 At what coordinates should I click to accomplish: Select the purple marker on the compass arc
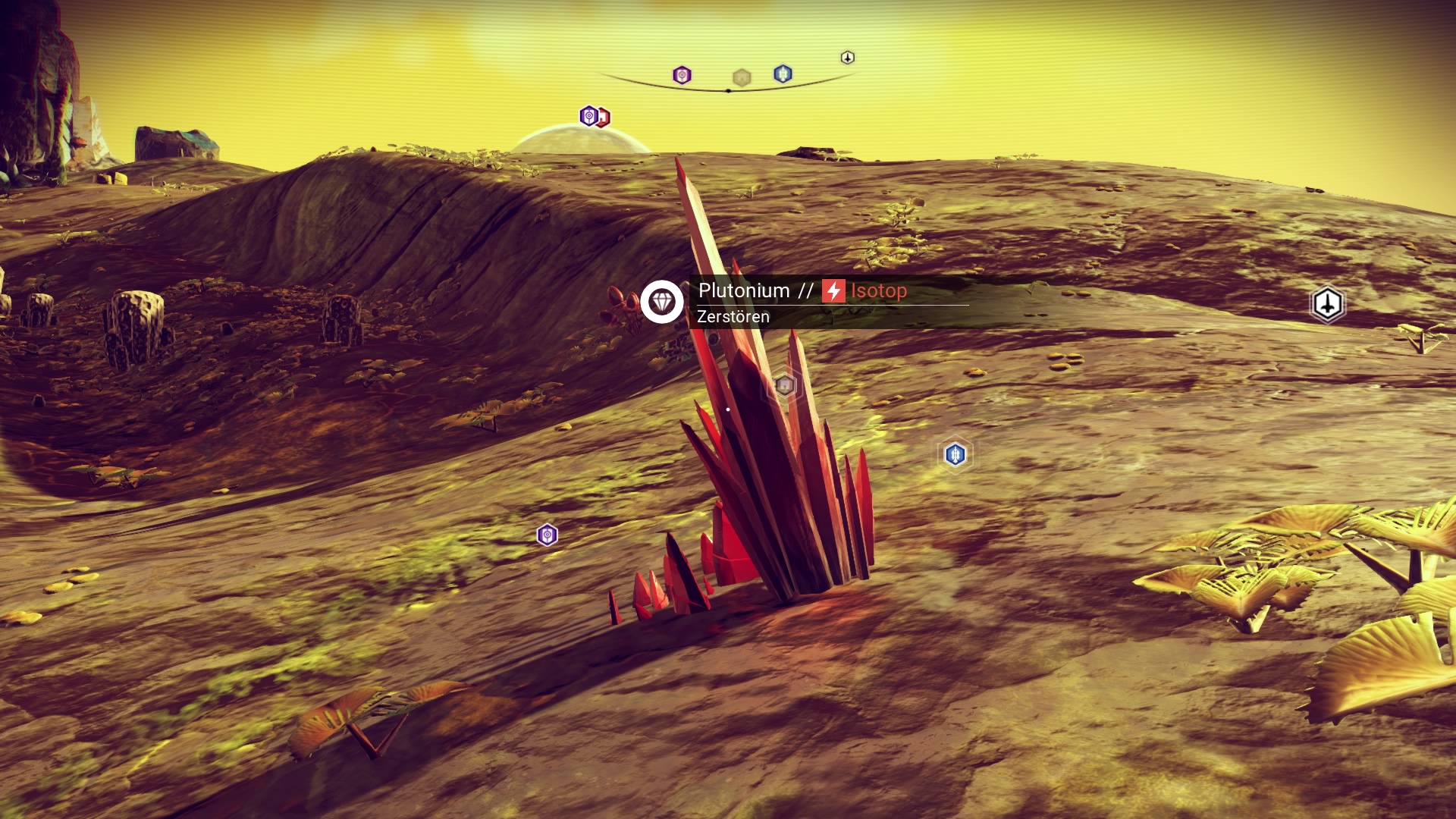click(682, 75)
